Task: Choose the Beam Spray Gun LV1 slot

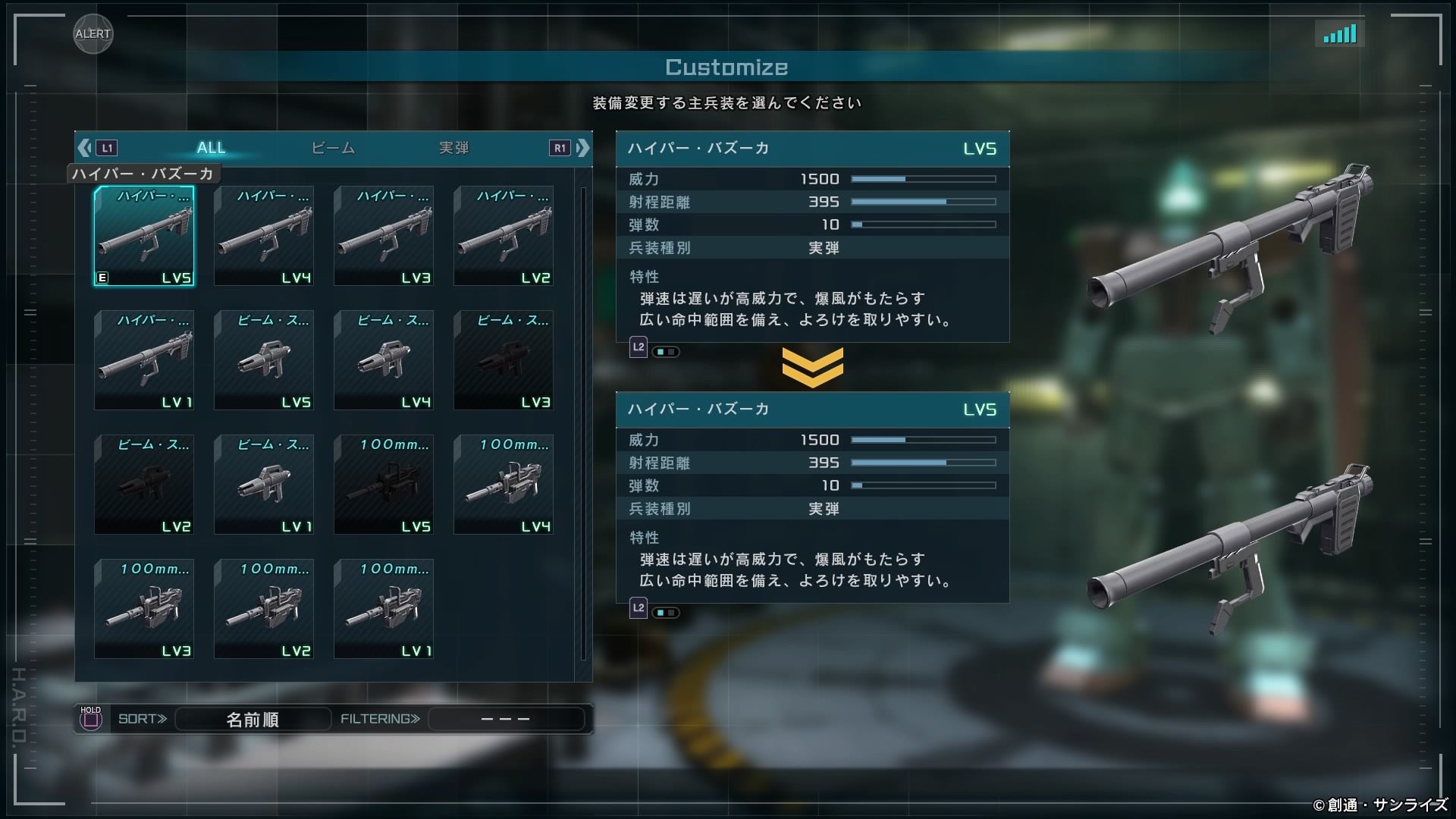Action: pyautogui.click(x=264, y=485)
